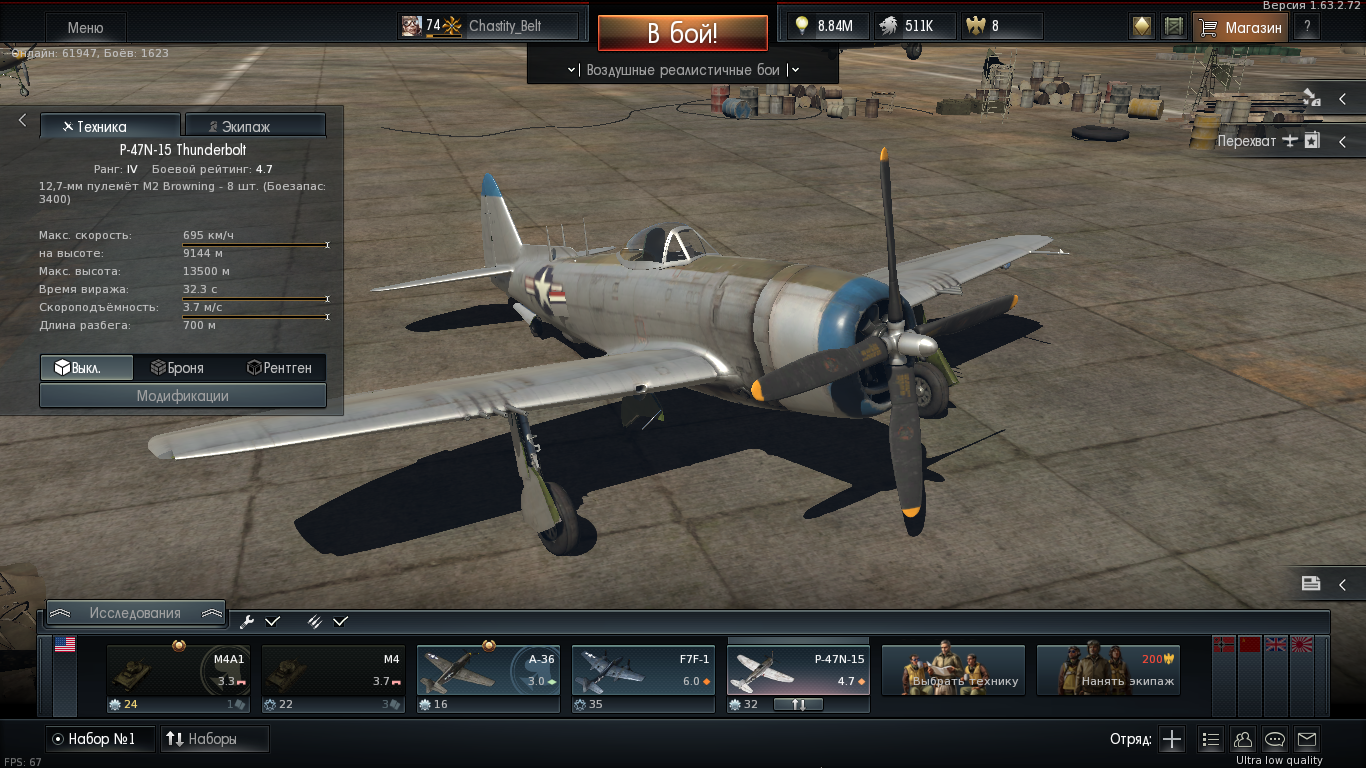Start battle with В бой! button

pos(683,33)
